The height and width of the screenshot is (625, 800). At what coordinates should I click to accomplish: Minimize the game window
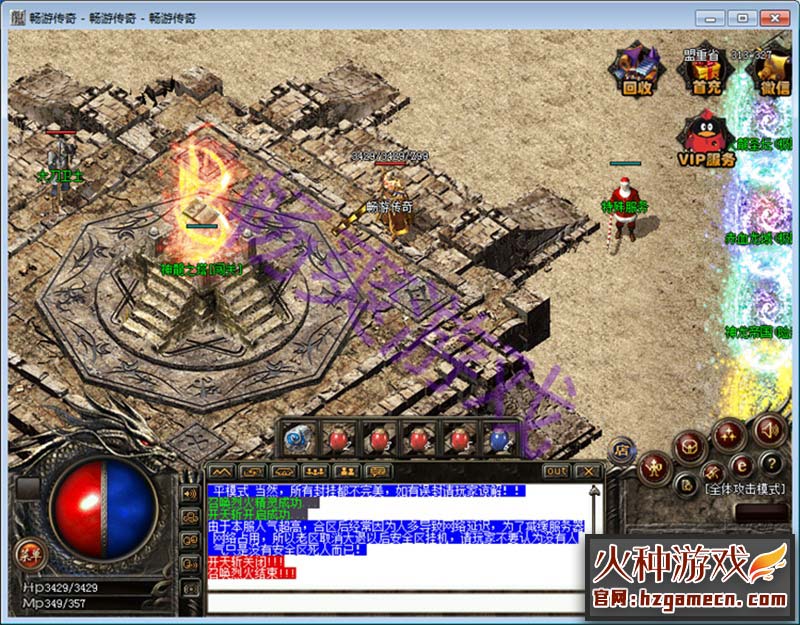710,17
